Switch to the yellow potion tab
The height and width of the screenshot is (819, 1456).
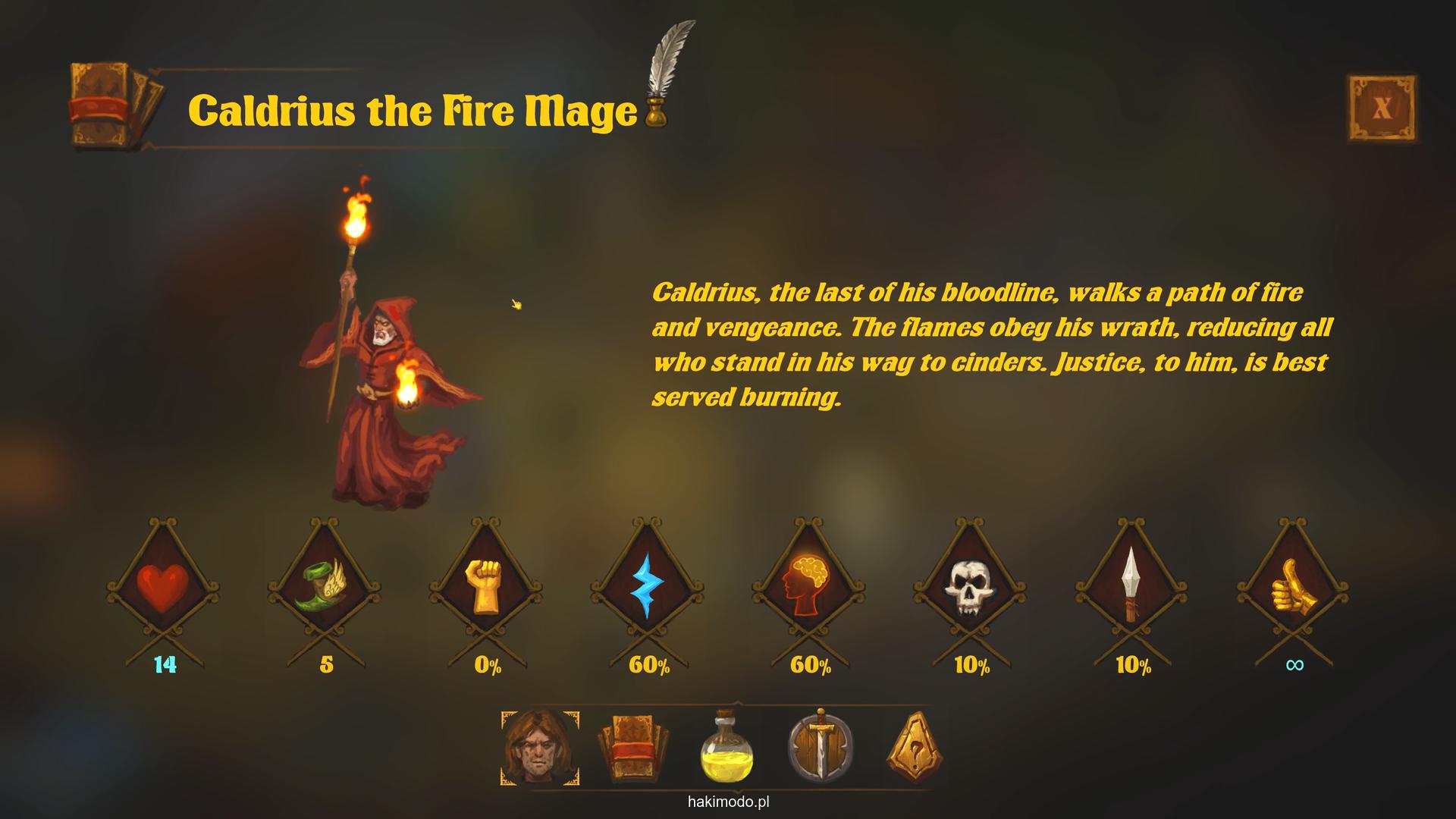[726, 748]
